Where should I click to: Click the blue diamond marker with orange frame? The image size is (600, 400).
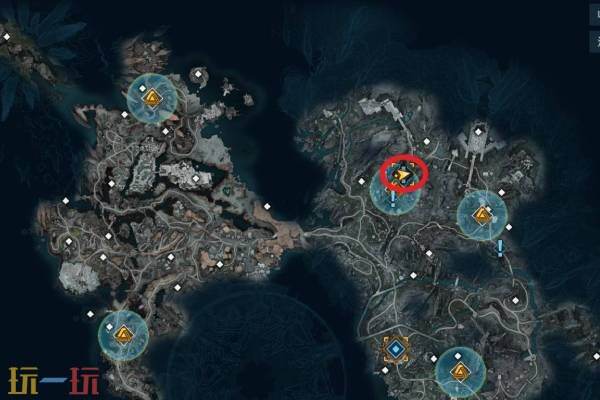coord(397,349)
